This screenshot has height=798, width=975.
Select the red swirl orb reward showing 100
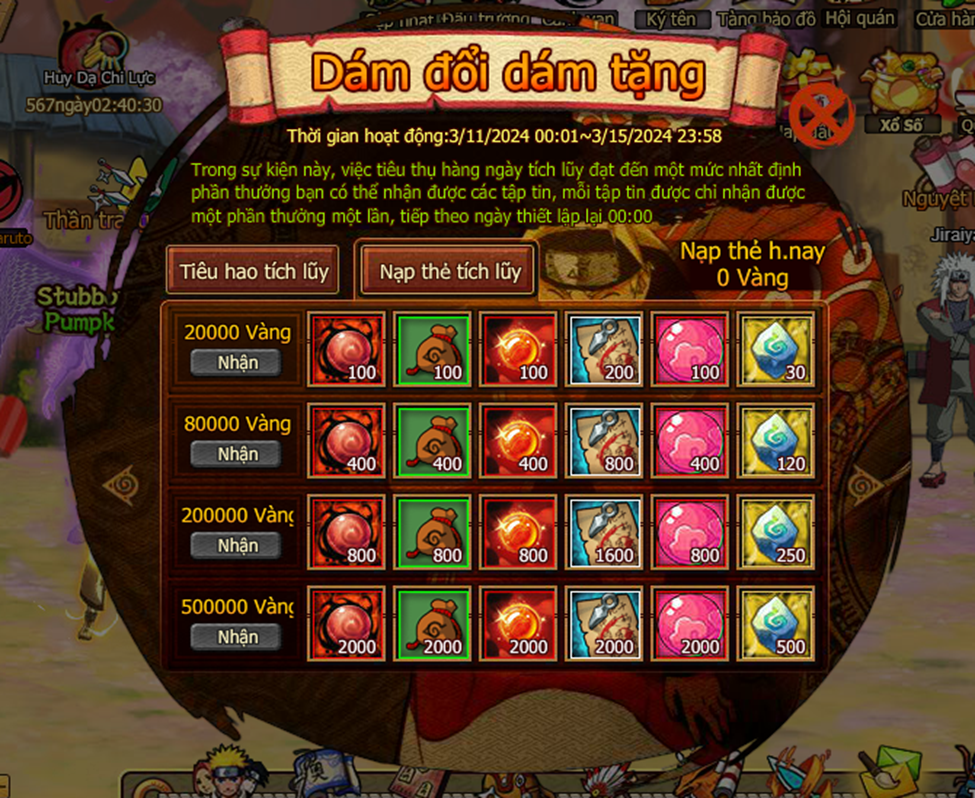point(346,349)
